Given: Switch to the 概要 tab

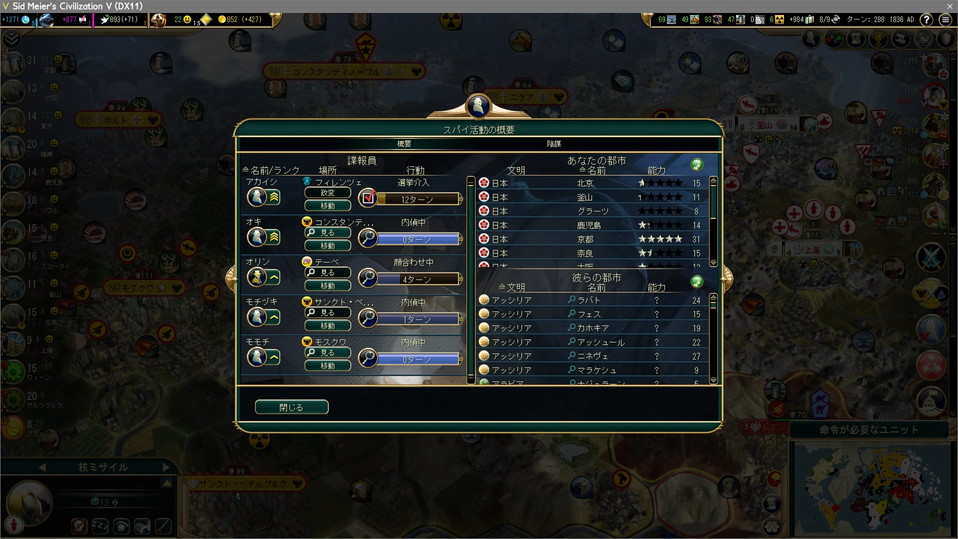Looking at the screenshot, I should (404, 144).
